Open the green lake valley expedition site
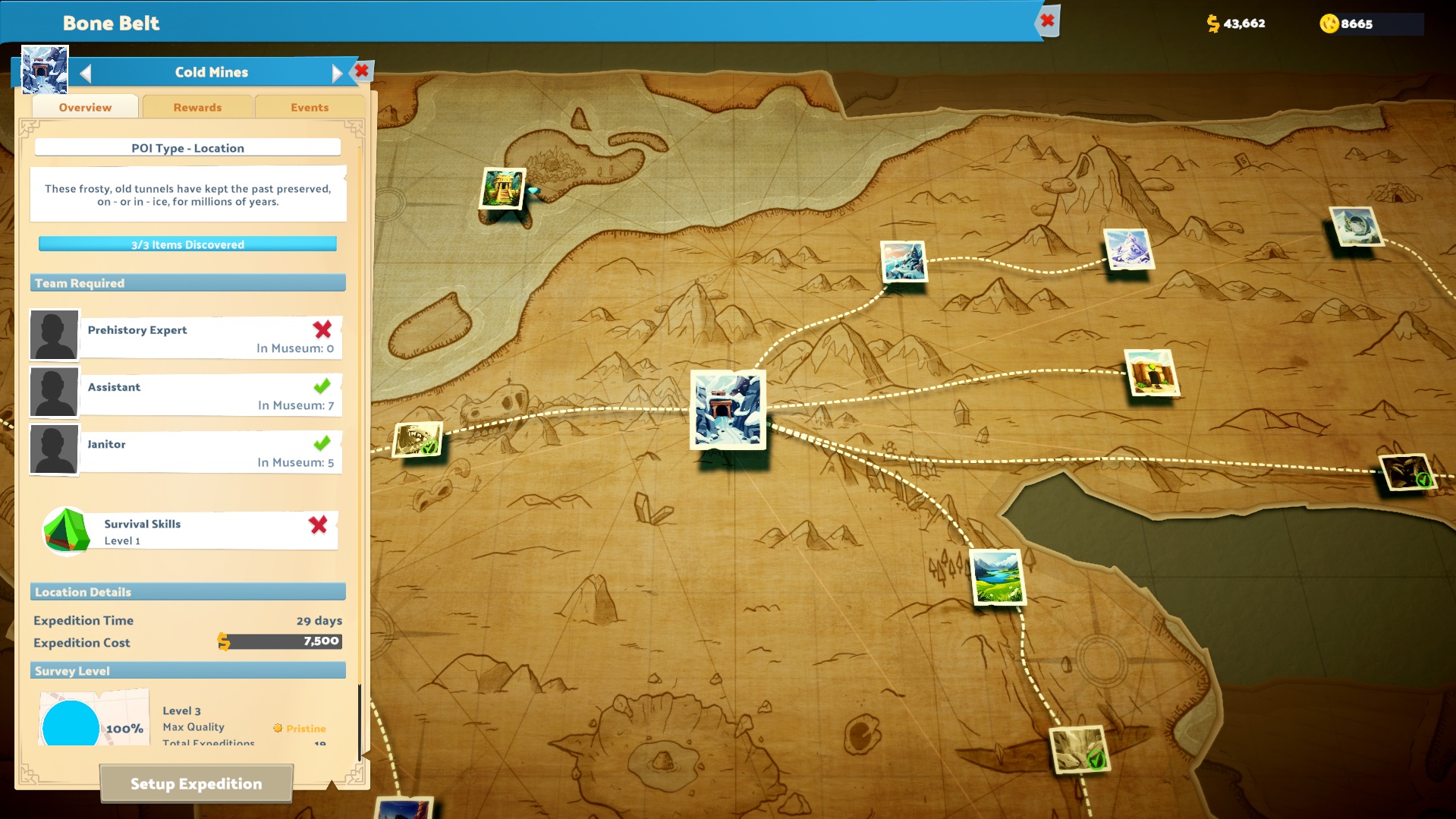Screen dimensions: 1456x819 [x=998, y=578]
